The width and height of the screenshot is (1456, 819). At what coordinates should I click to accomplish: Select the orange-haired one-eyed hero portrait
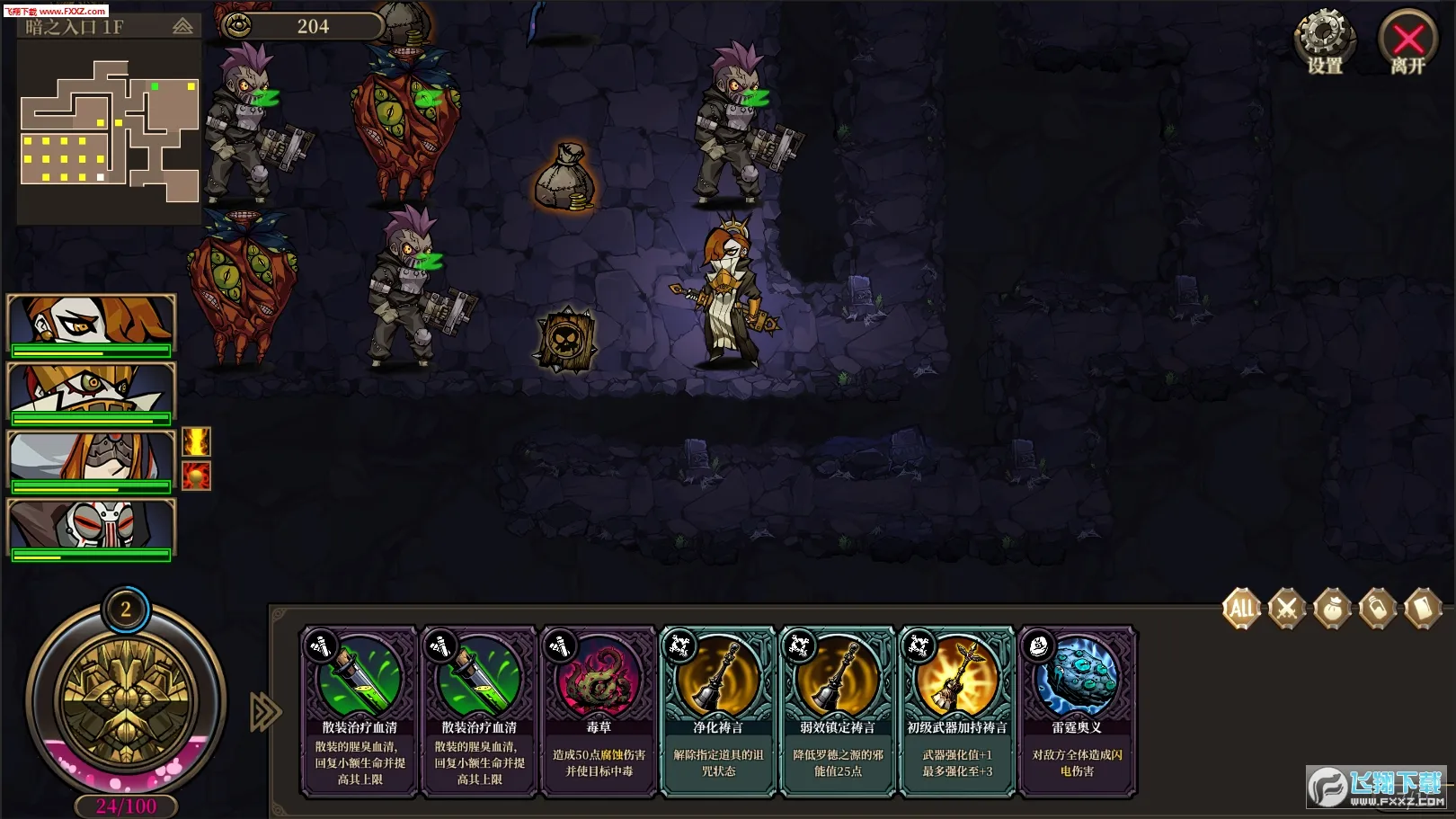click(91, 323)
